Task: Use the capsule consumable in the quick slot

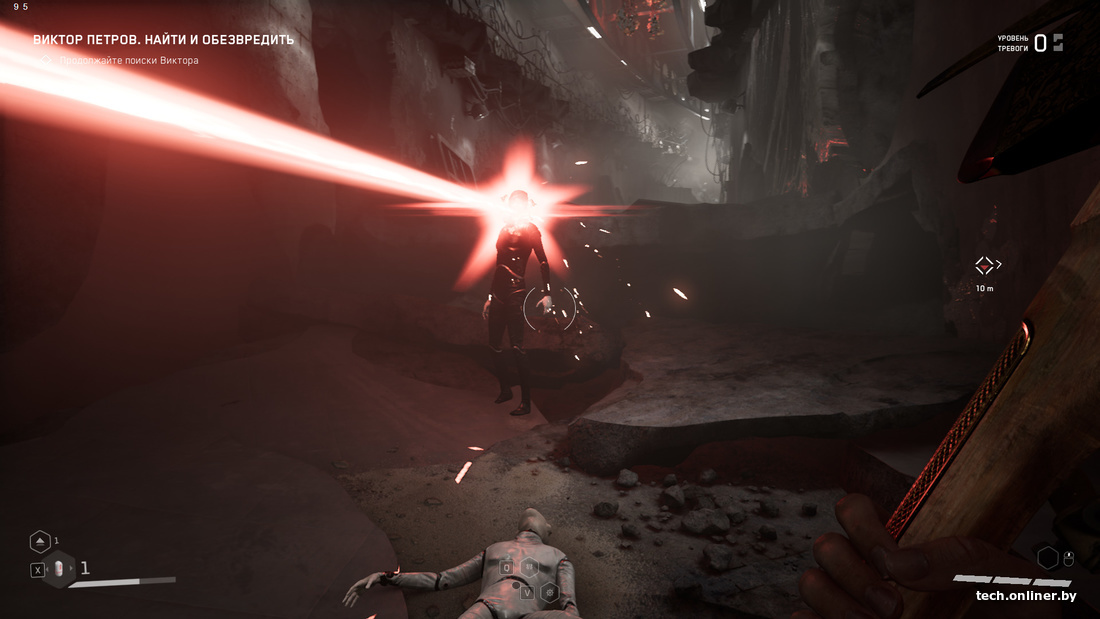Action: [59, 569]
